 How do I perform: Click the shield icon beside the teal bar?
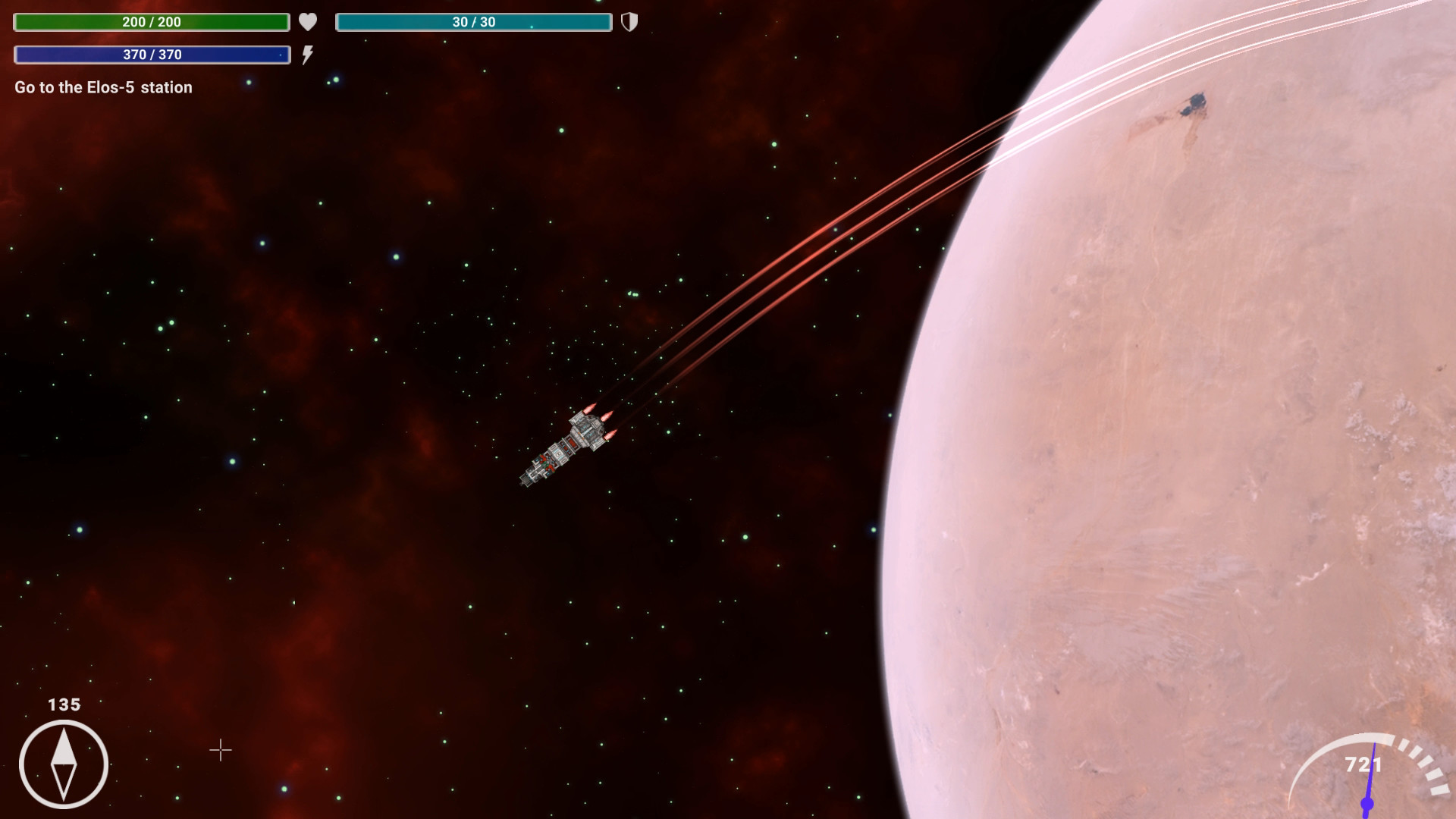pyautogui.click(x=630, y=22)
